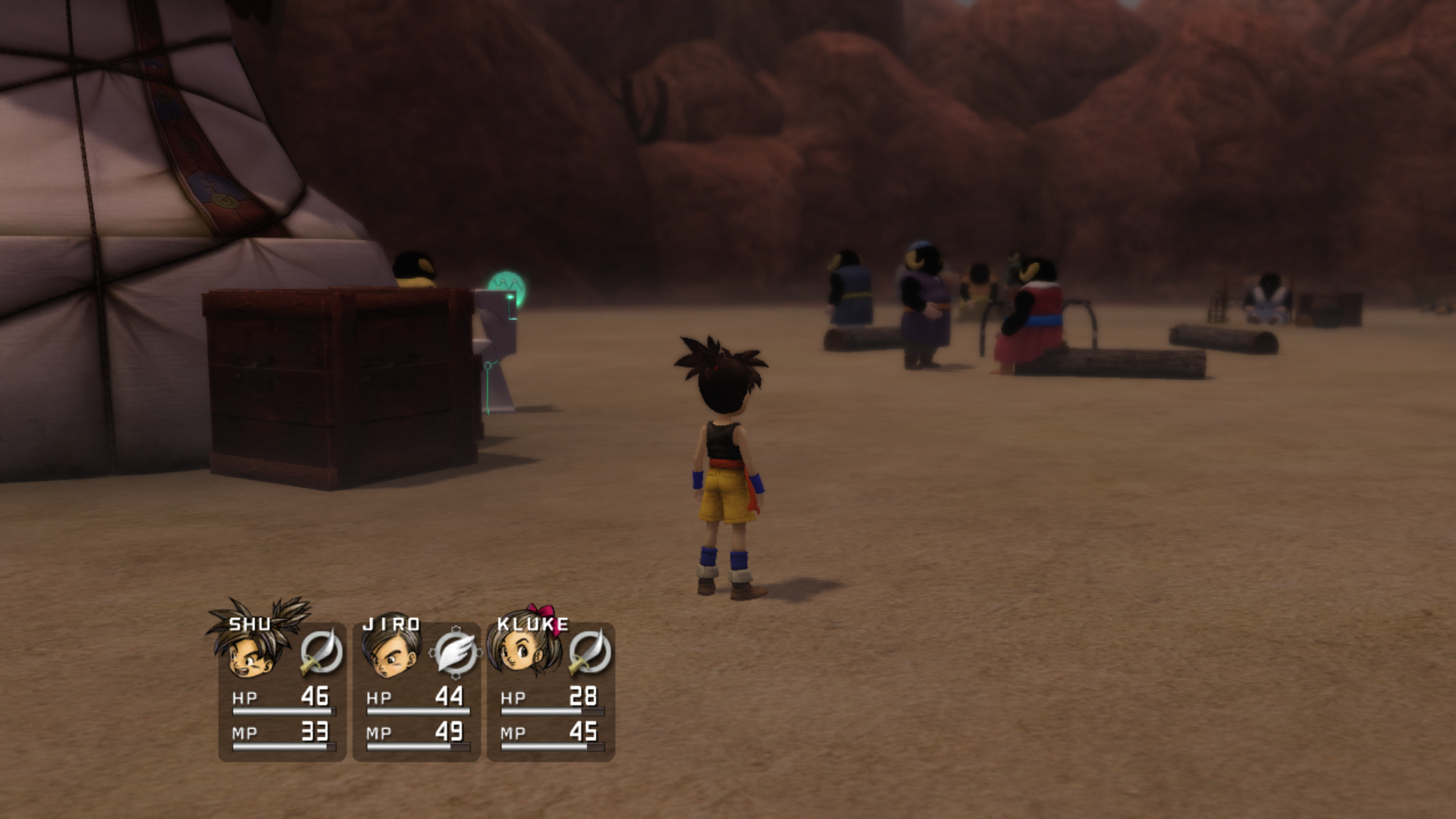Select Jiro's character portrait

pos(391,654)
